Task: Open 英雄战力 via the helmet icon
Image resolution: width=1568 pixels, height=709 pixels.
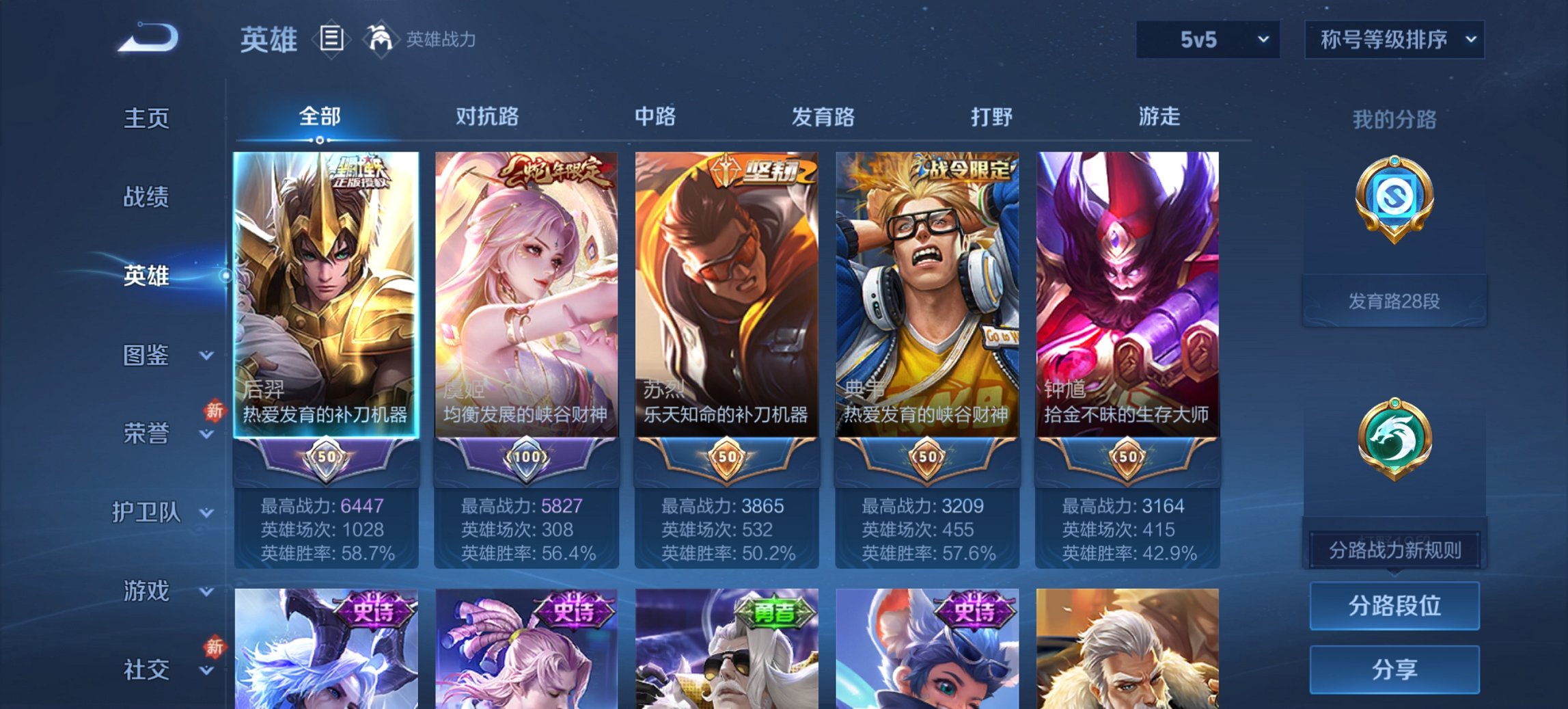Action: [380, 40]
